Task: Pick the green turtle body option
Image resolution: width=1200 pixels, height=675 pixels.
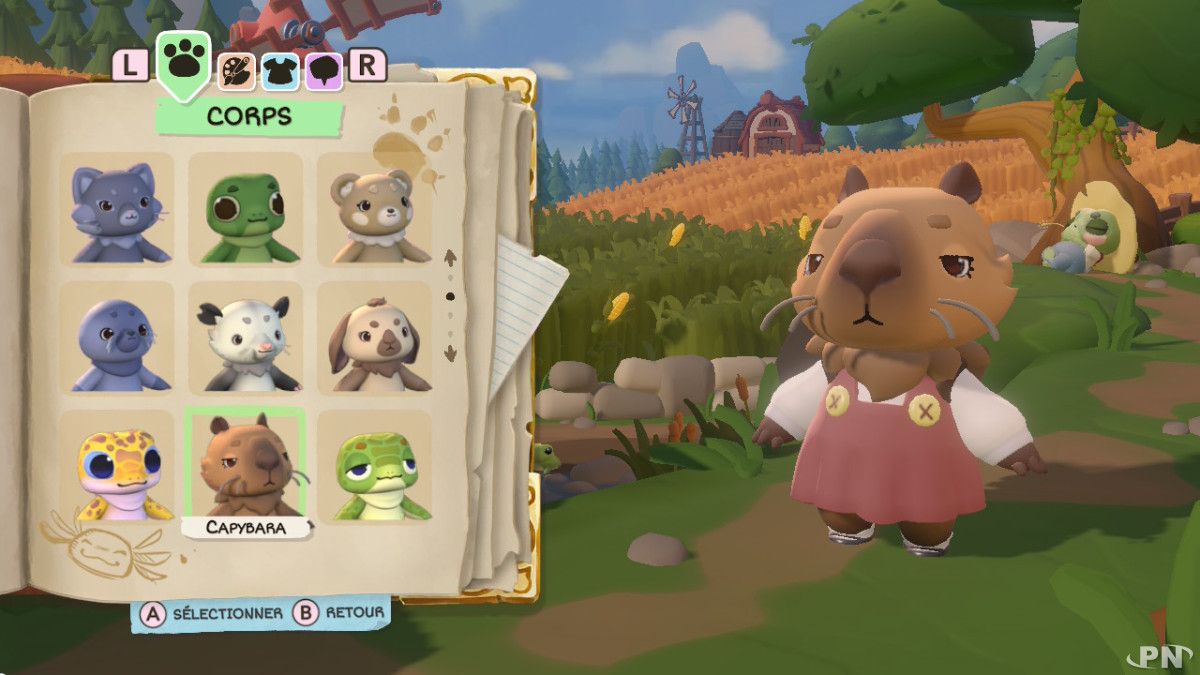Action: pyautogui.click(x=374, y=466)
